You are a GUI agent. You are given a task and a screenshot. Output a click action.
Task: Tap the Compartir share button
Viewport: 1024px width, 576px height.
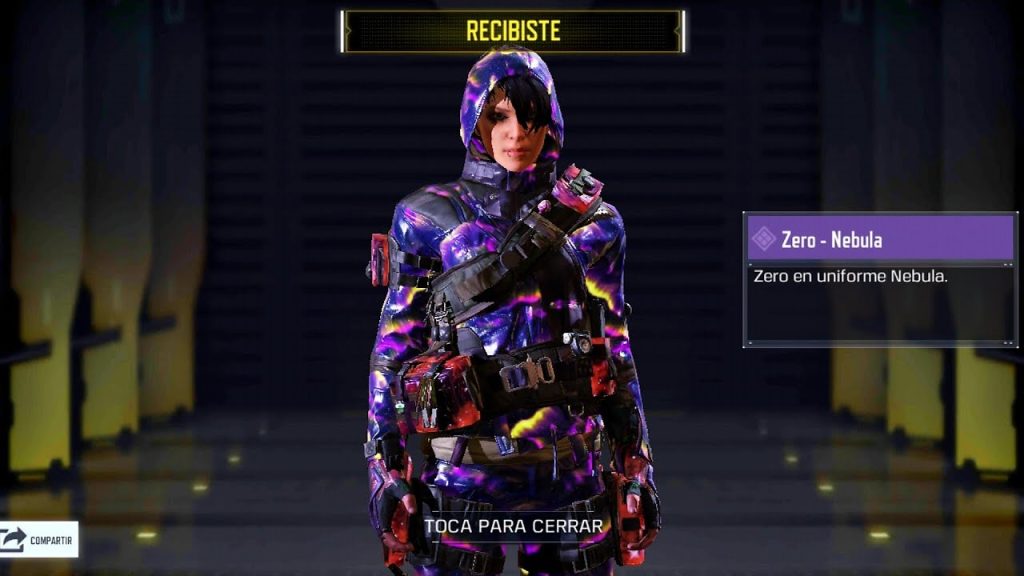coord(39,540)
